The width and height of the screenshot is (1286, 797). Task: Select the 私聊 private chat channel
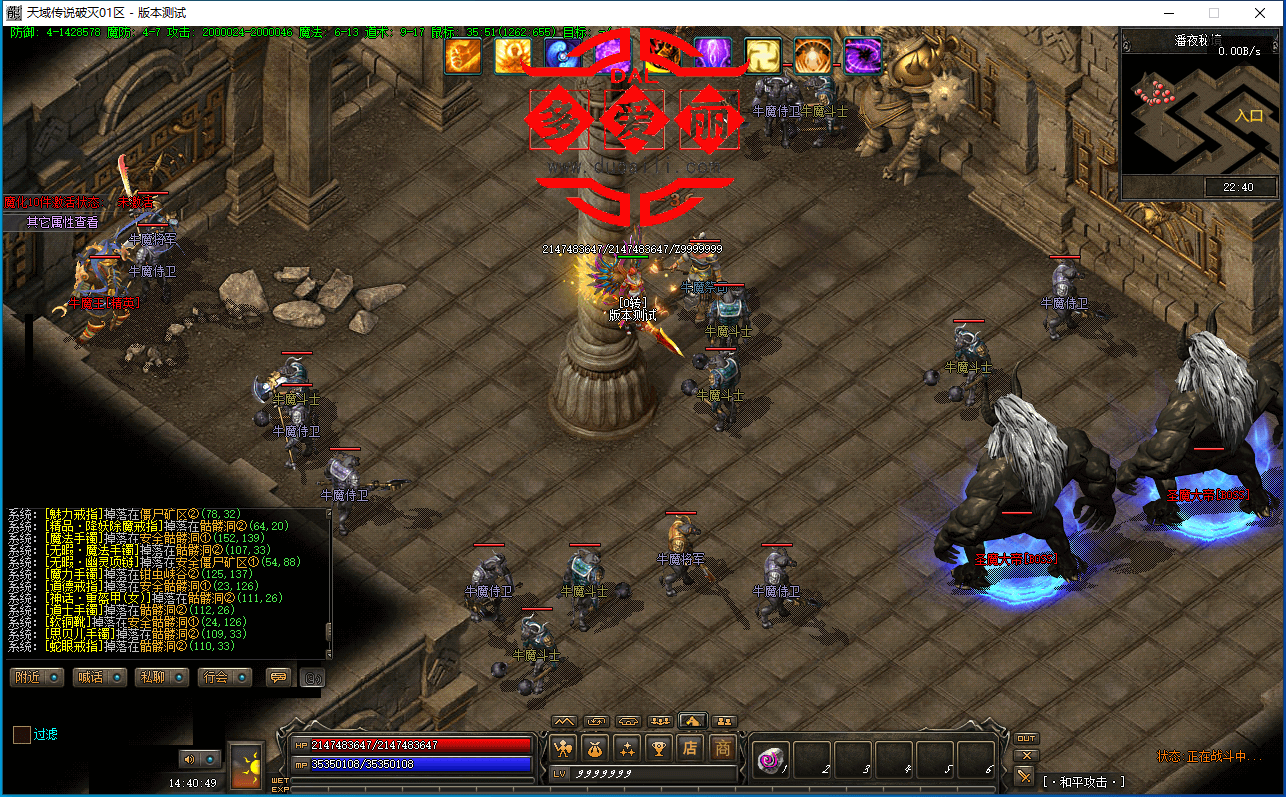(161, 677)
